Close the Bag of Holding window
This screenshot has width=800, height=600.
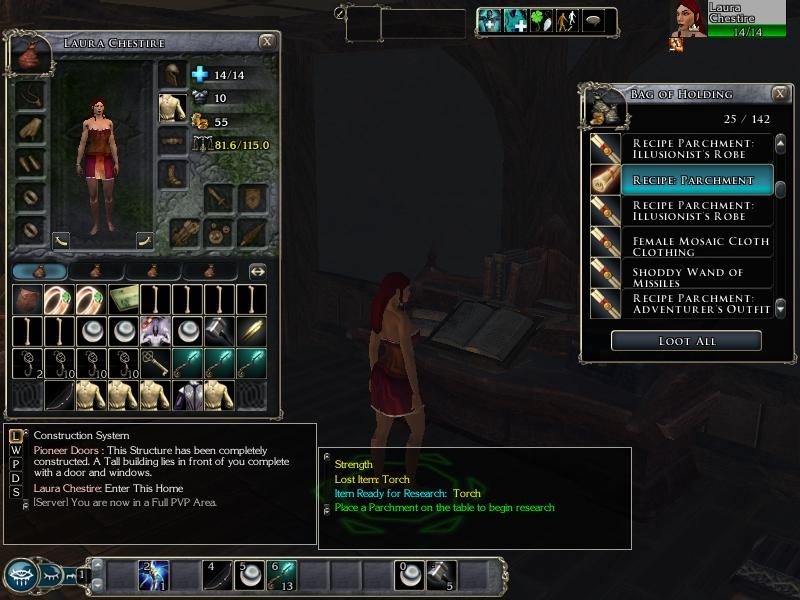point(780,94)
